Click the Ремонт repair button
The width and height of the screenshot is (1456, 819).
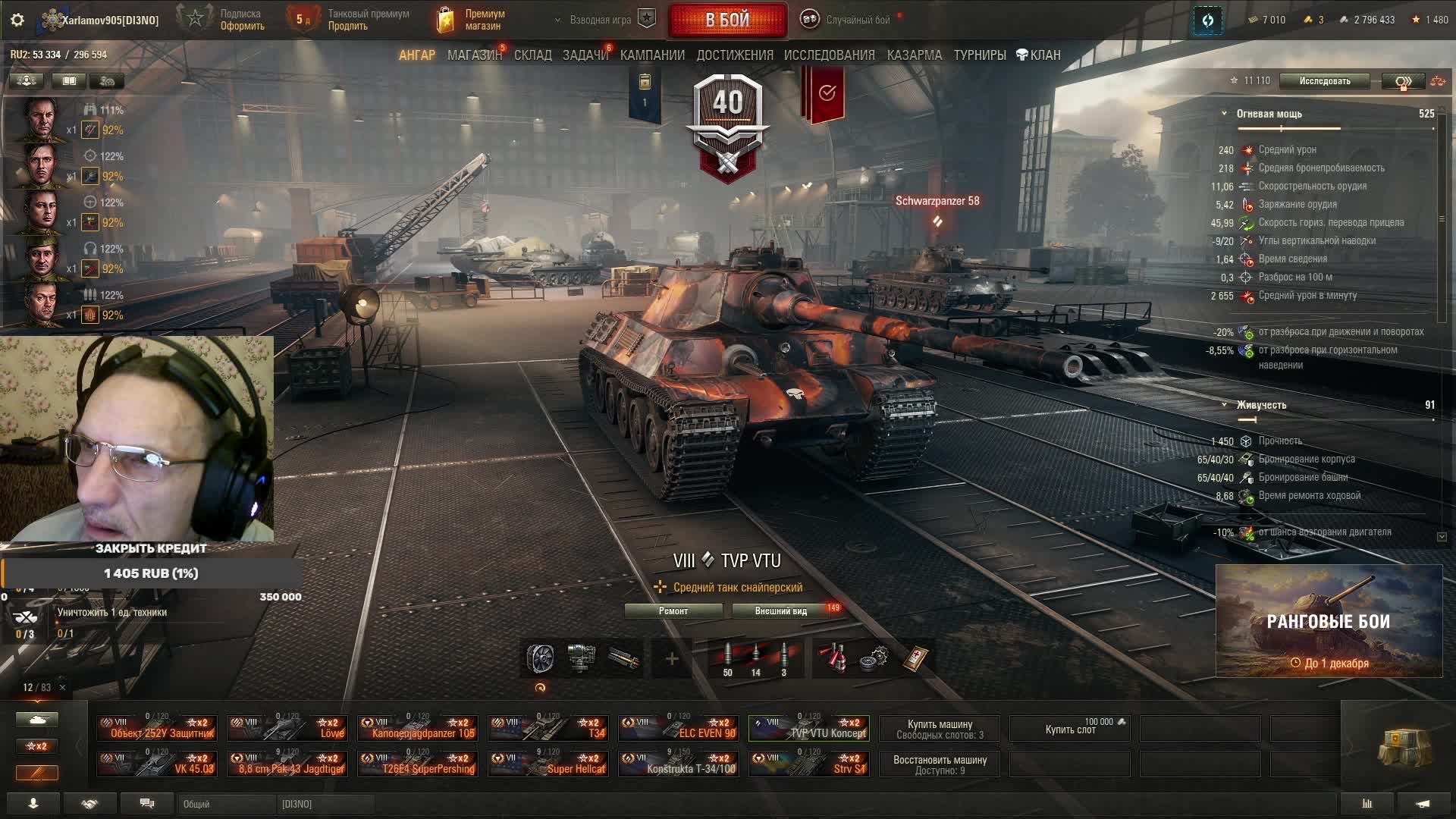click(673, 611)
